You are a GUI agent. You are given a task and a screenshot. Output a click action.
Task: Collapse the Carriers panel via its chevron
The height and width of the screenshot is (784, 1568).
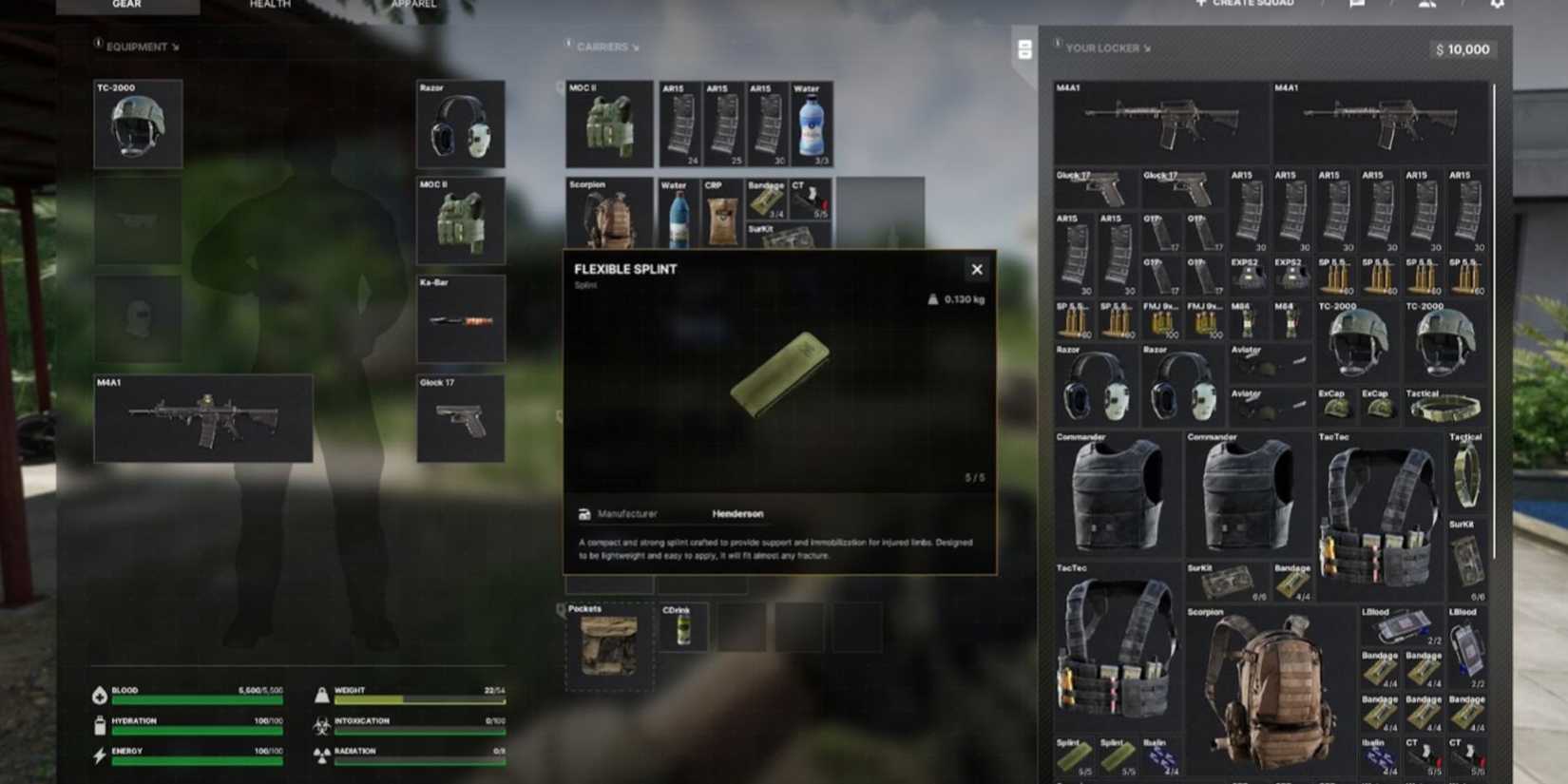tap(637, 47)
